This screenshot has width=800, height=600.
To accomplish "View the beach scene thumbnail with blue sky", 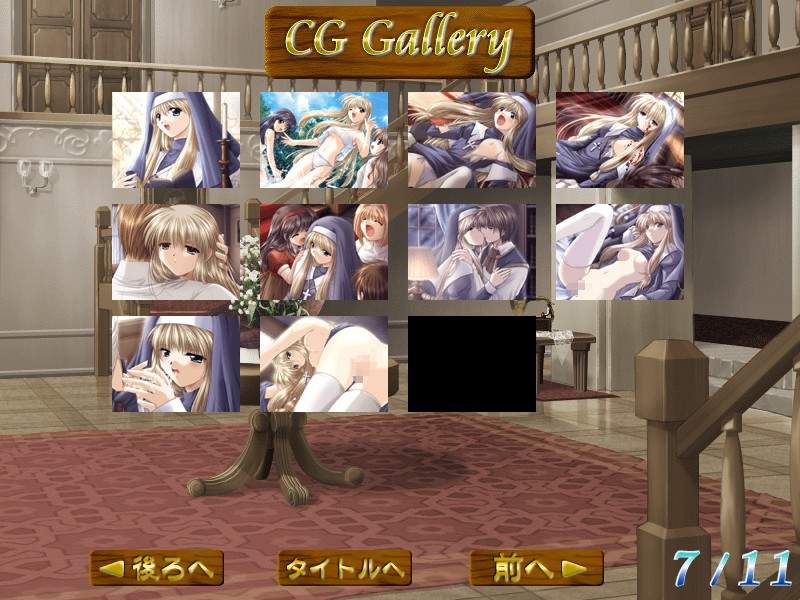I will click(324, 140).
